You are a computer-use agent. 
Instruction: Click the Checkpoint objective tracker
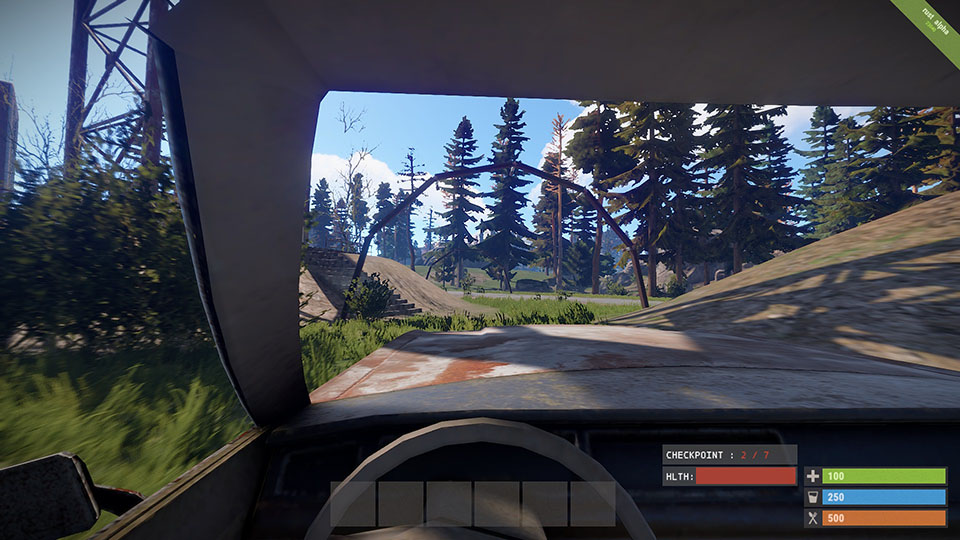point(729,454)
